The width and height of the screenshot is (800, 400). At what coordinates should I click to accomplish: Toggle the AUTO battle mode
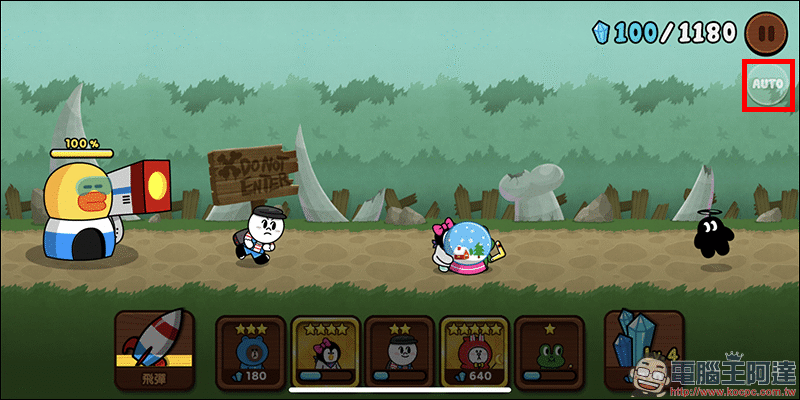click(767, 86)
